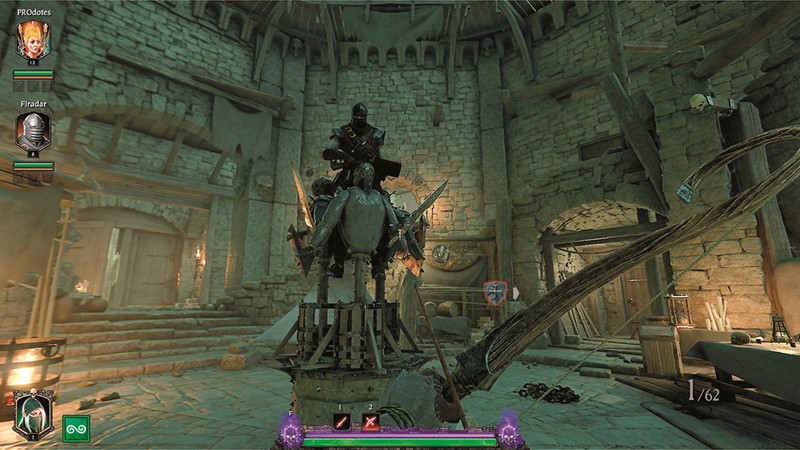Activate the left purple skull ability icon
The image size is (800, 450).
pyautogui.click(x=292, y=430)
